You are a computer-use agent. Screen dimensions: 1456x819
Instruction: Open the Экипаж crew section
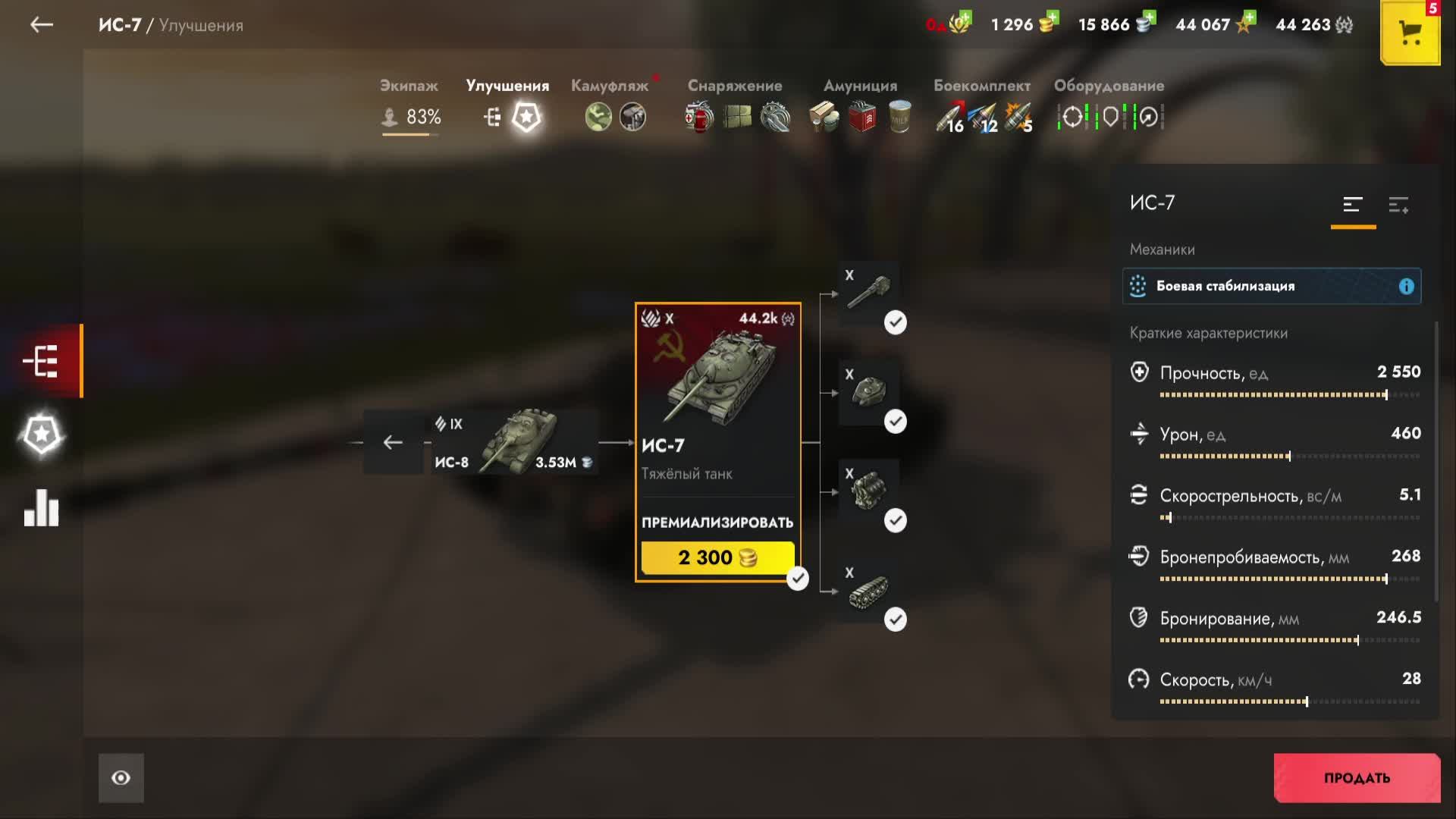click(x=409, y=105)
